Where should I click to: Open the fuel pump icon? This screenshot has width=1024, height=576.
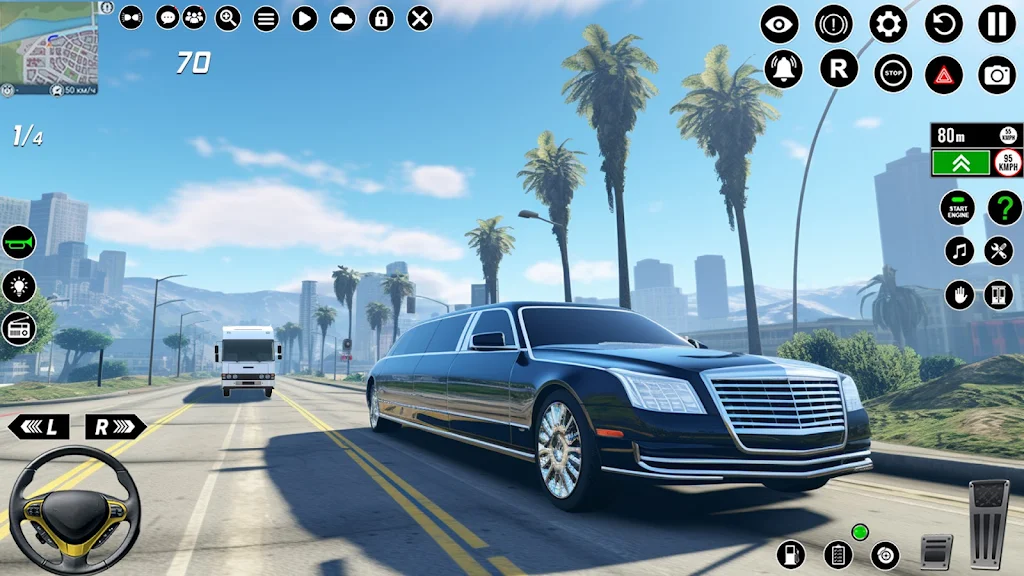(x=791, y=553)
